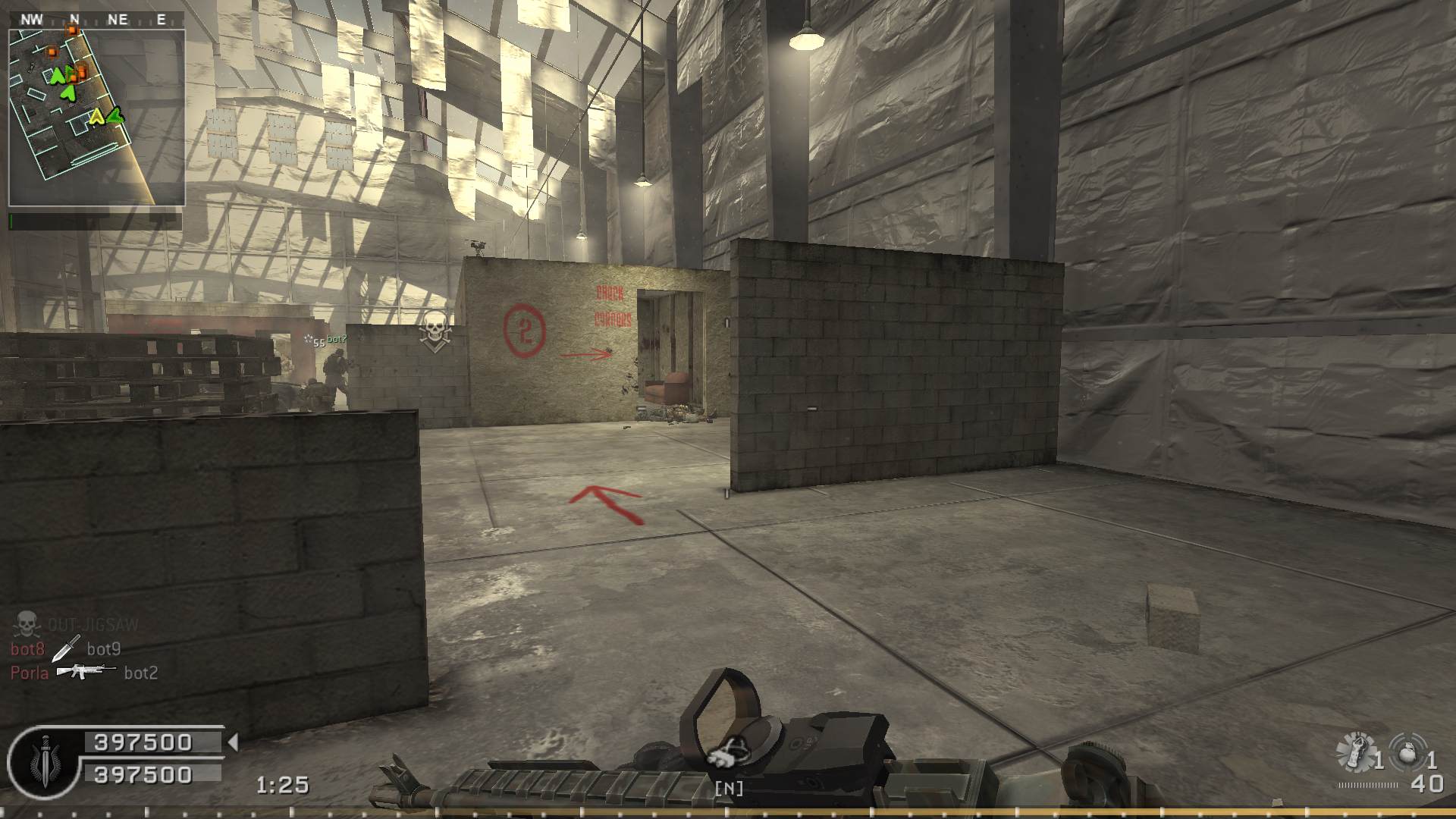This screenshot has height=819, width=1456.
Task: Click the night vision goggles icon
Action: click(727, 754)
